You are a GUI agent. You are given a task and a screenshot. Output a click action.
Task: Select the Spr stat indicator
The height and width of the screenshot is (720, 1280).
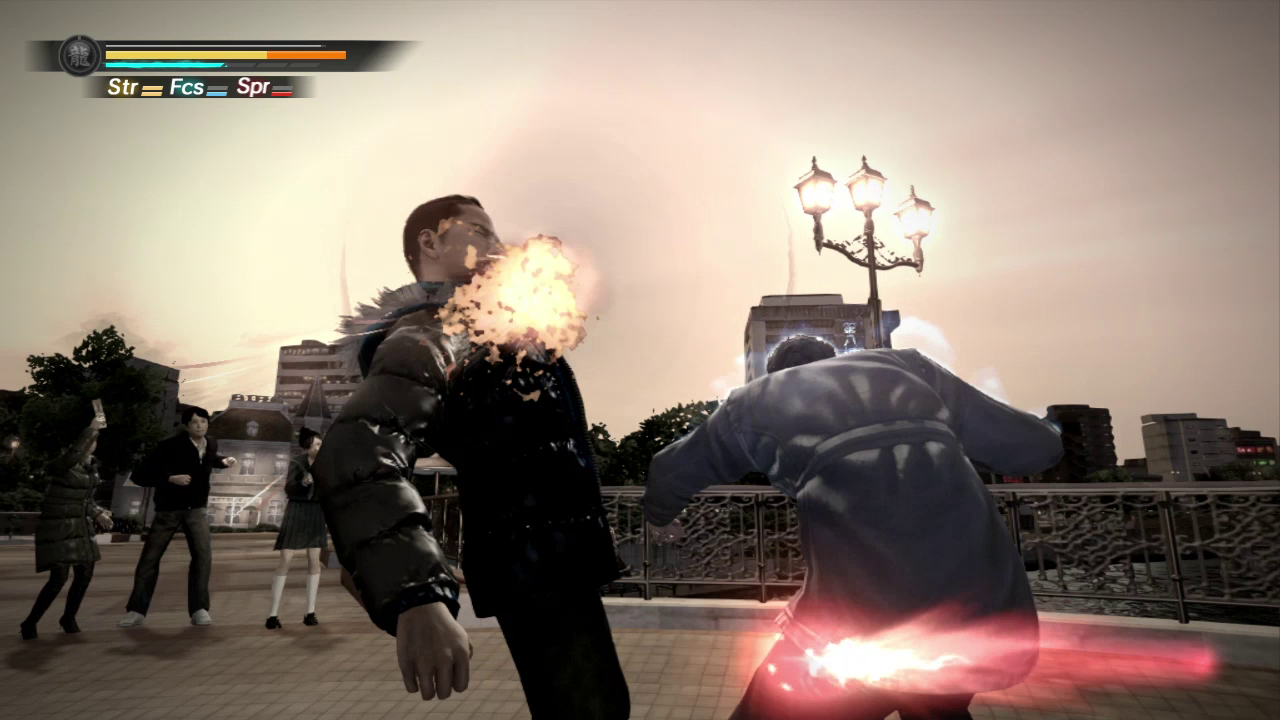(x=264, y=88)
